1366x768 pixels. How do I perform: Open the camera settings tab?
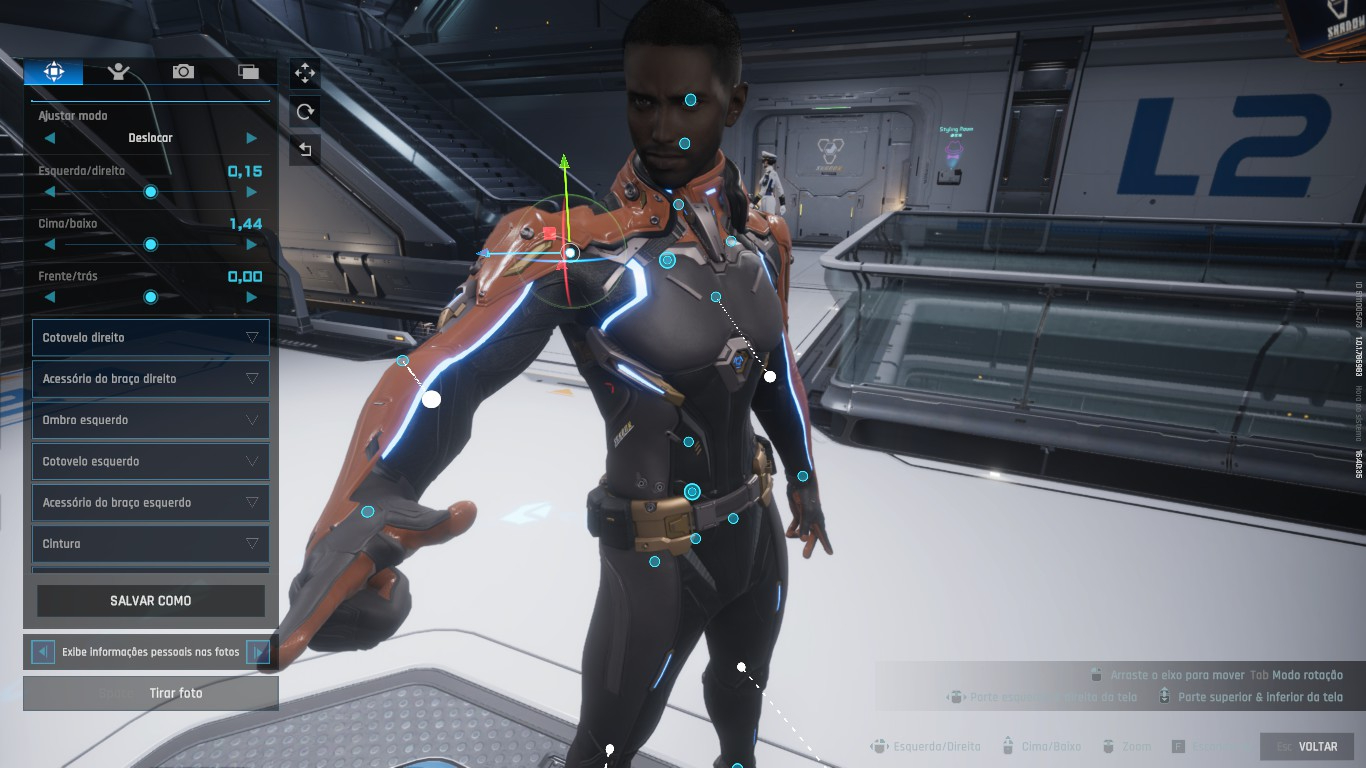pyautogui.click(x=183, y=71)
